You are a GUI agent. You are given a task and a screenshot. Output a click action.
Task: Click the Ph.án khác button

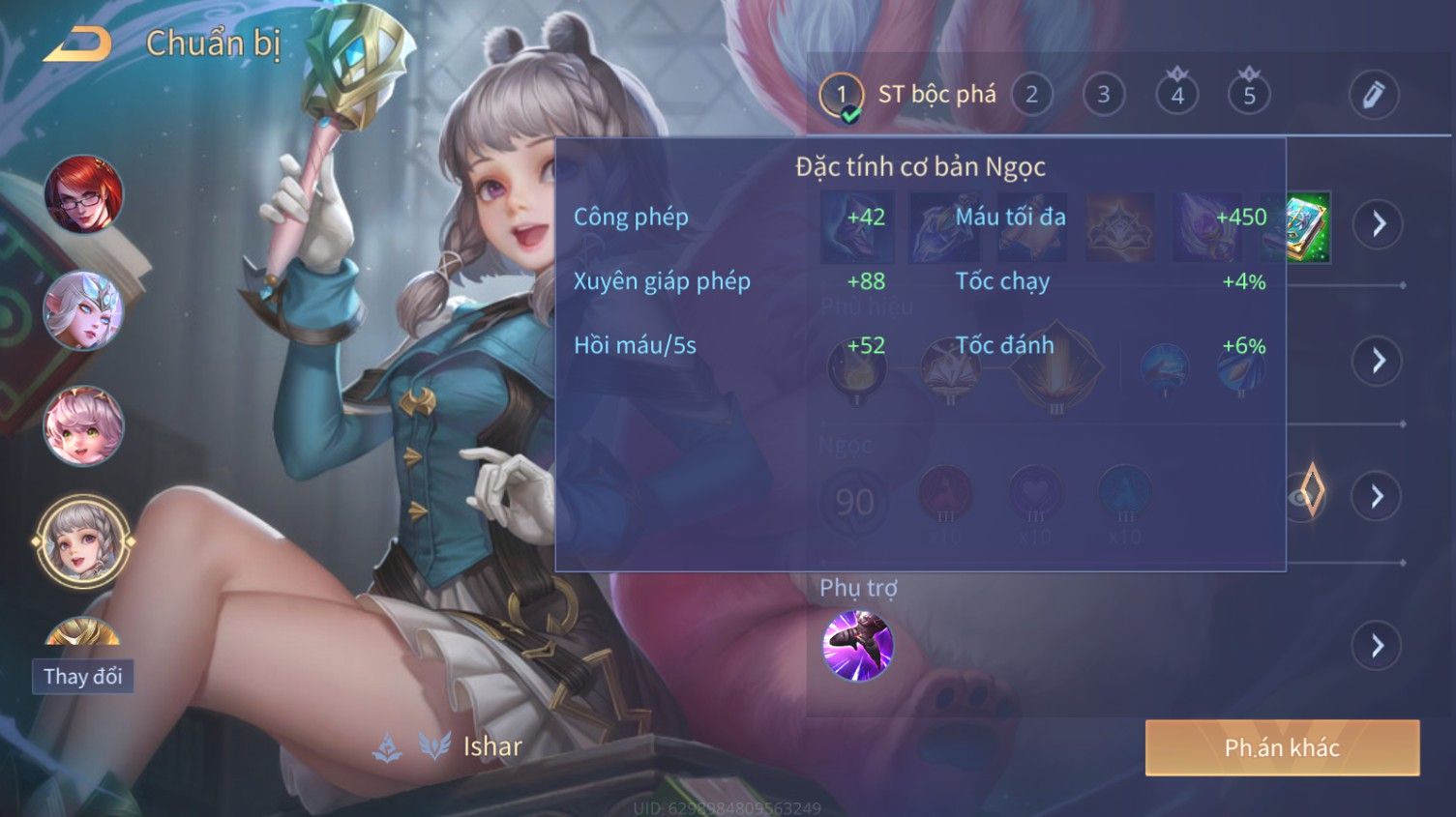[x=1282, y=747]
